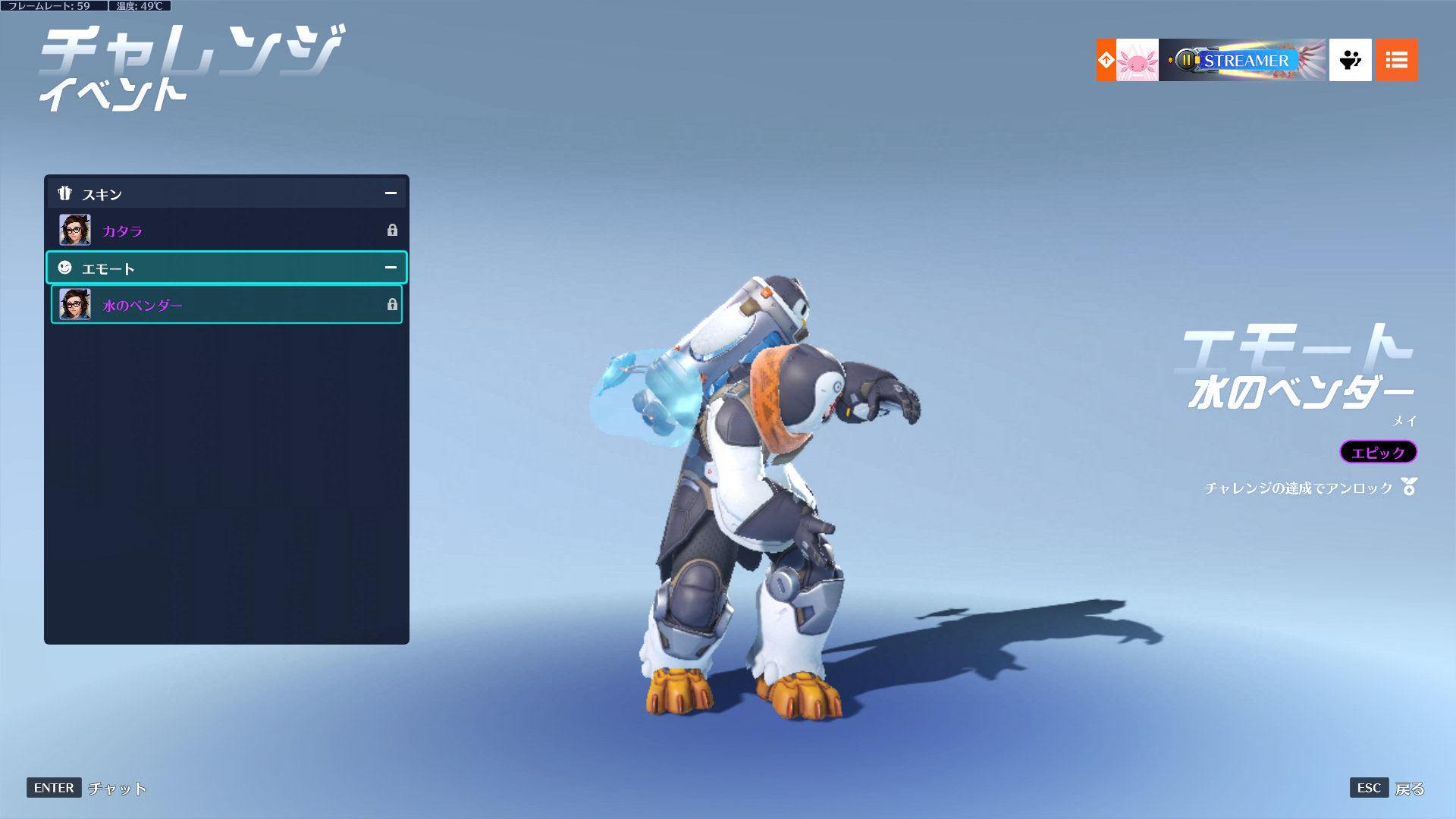This screenshot has height=819, width=1456.
Task: Collapse the スキン category header
Action: coord(390,193)
